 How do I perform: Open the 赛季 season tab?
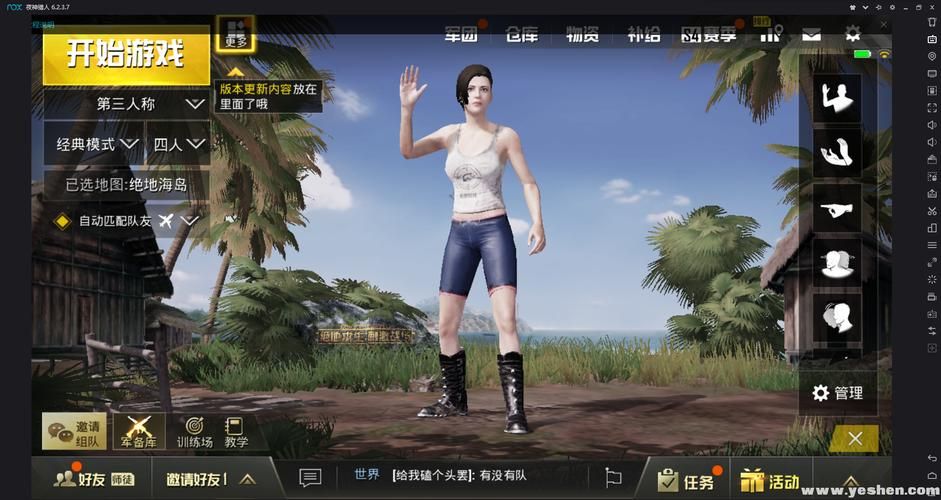[x=709, y=34]
